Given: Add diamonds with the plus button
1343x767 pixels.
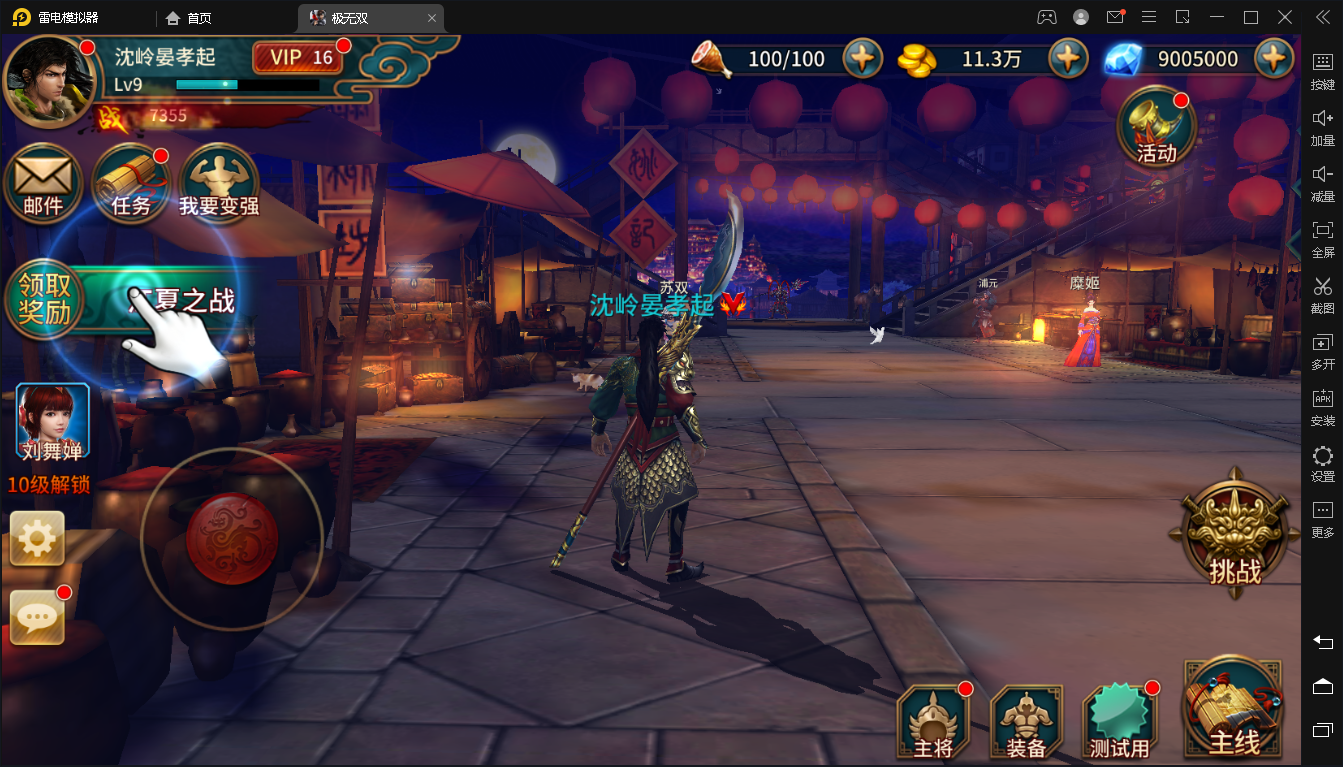Looking at the screenshot, I should [x=1273, y=59].
